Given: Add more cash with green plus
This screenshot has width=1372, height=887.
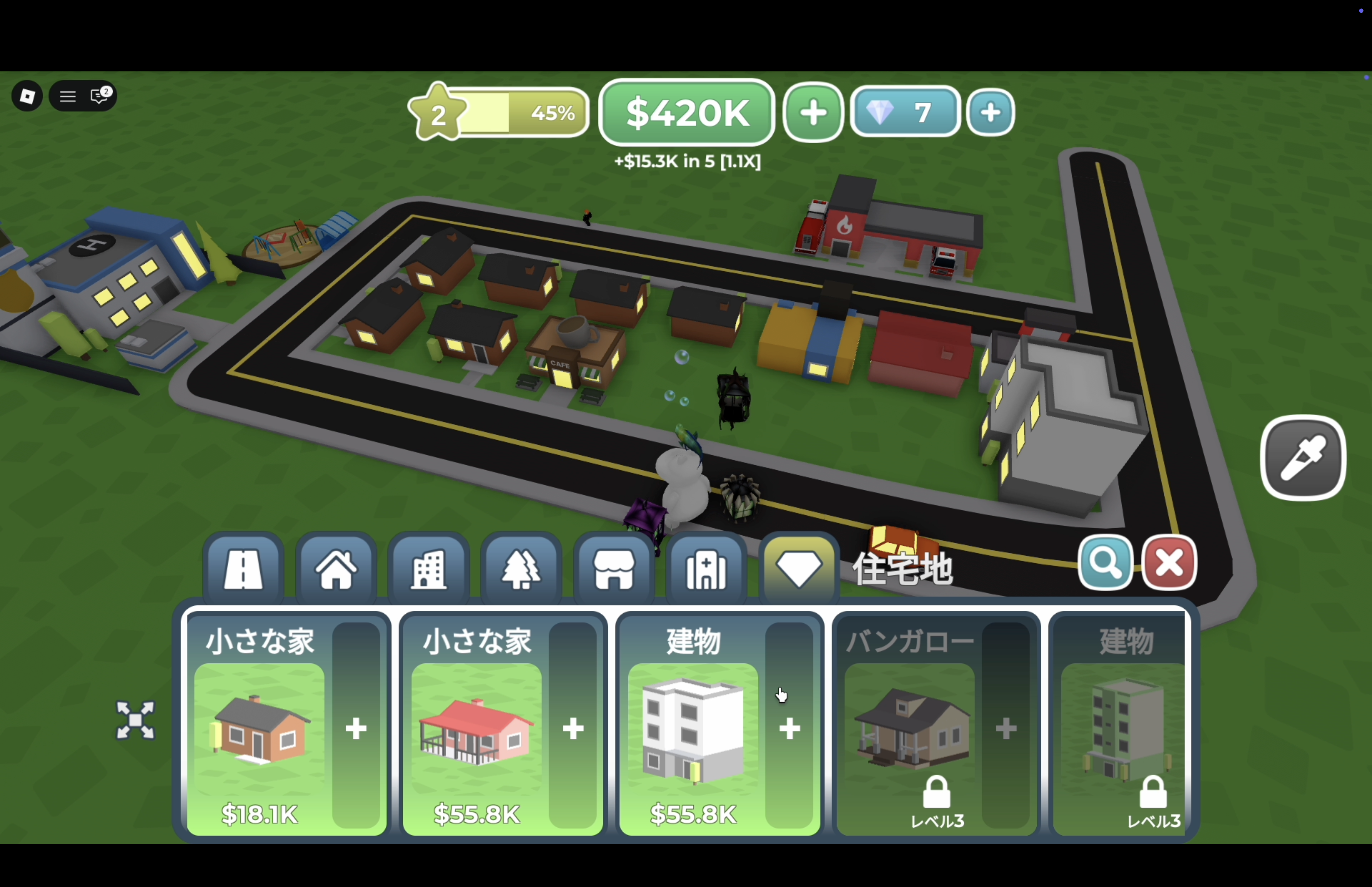Looking at the screenshot, I should 813,112.
